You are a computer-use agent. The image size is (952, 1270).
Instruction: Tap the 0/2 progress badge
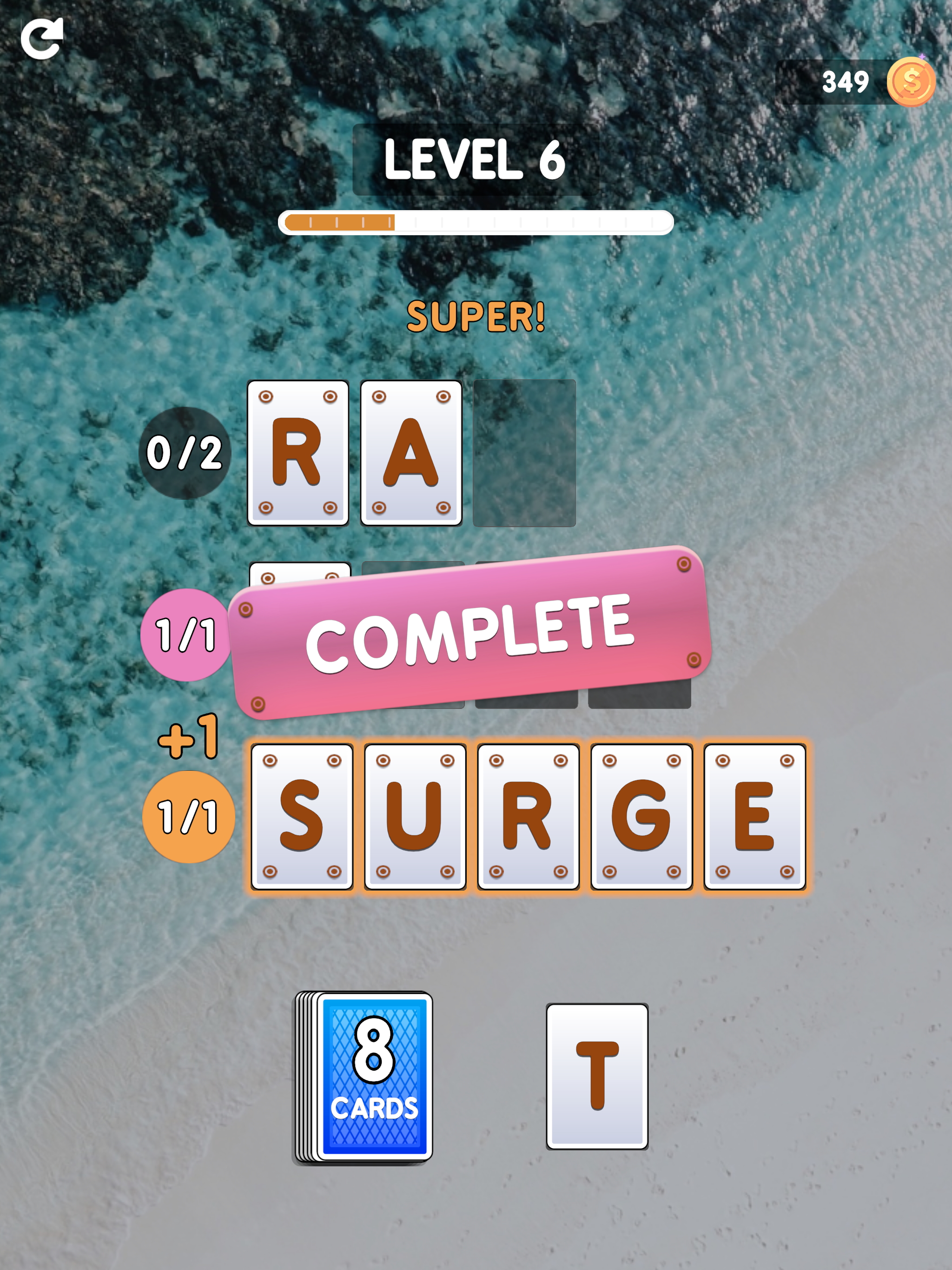(185, 454)
